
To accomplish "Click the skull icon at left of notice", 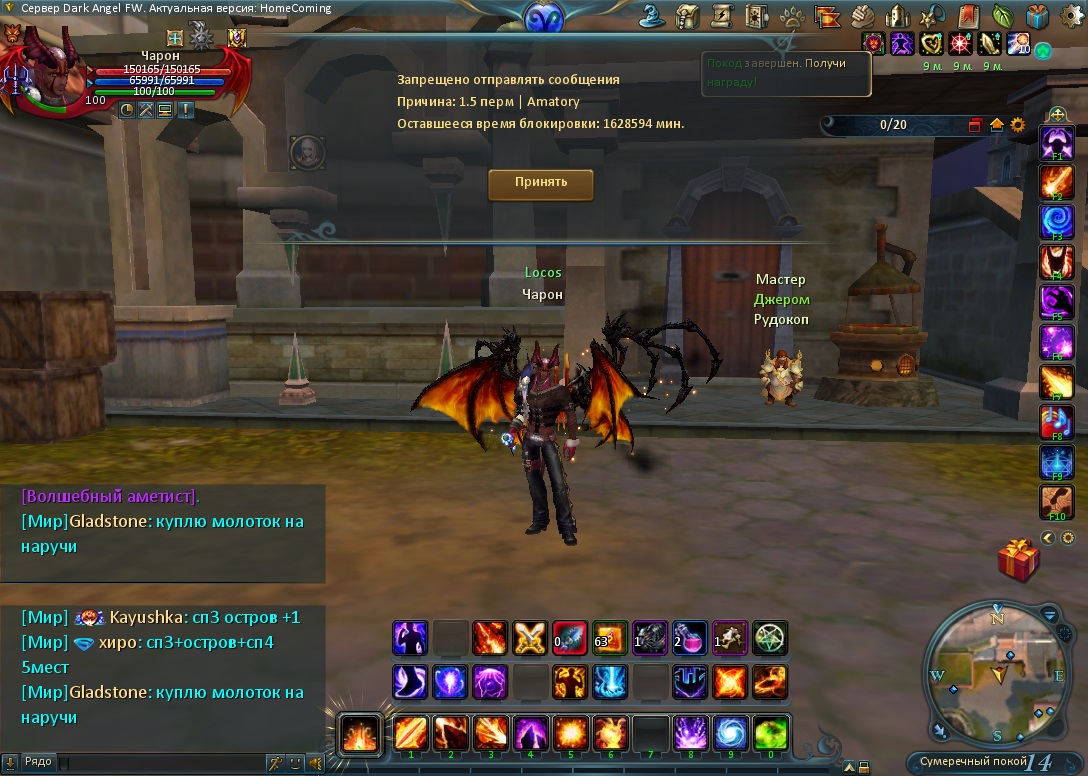I will pyautogui.click(x=305, y=152).
